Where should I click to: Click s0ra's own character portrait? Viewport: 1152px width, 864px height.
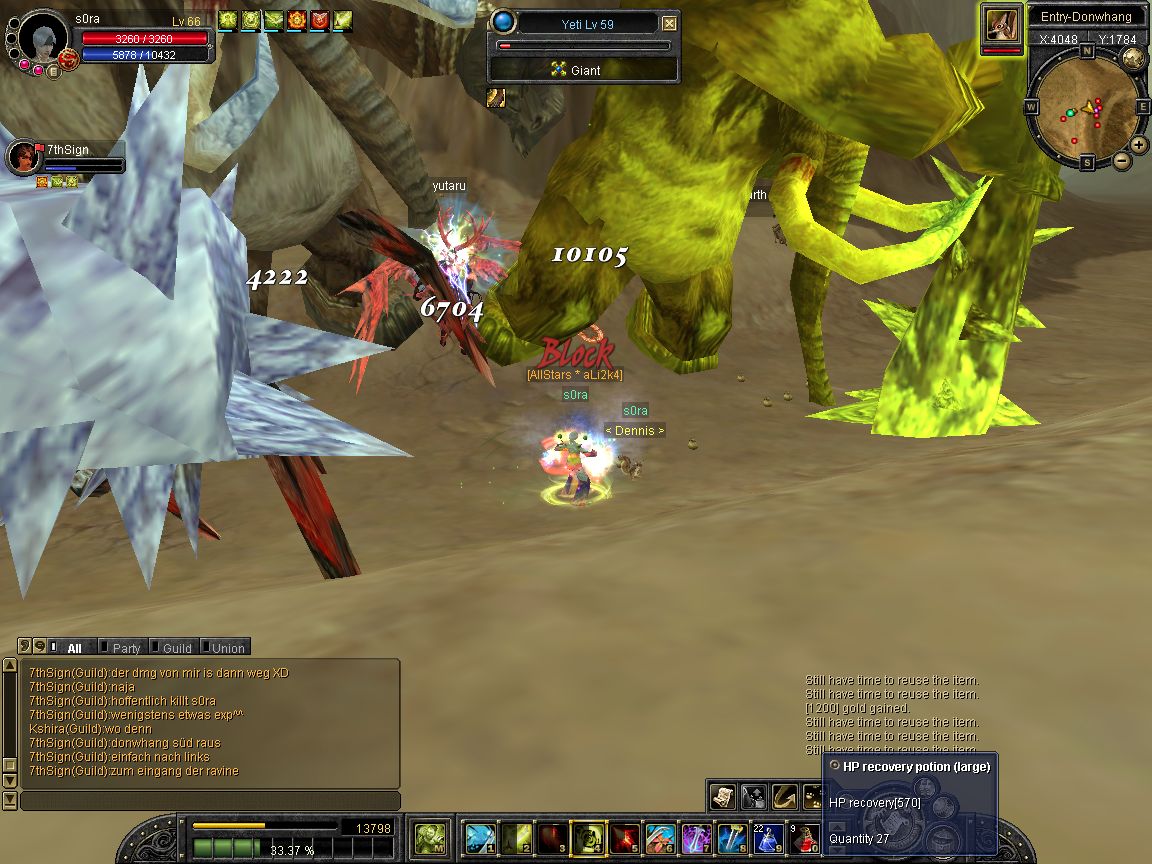[x=42, y=38]
